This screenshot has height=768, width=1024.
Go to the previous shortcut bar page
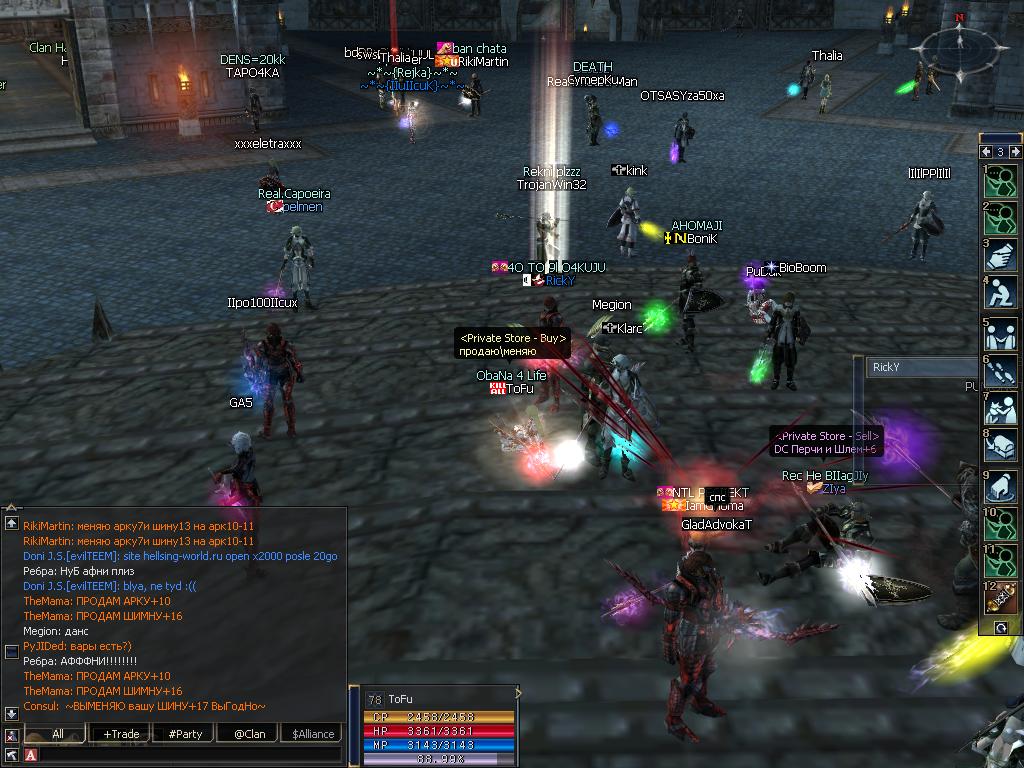click(x=986, y=152)
